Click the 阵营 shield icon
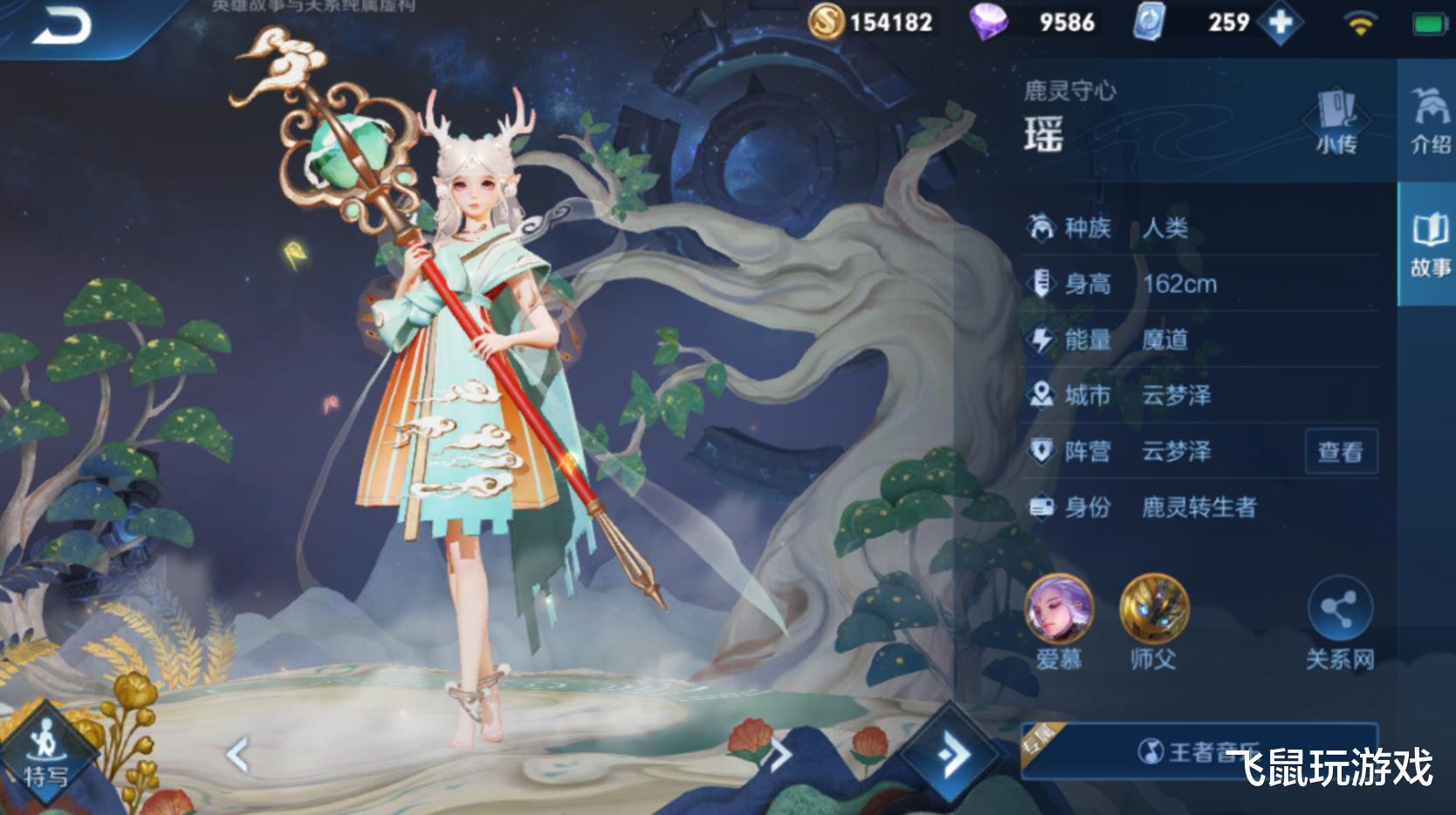1456x815 pixels. click(1040, 451)
